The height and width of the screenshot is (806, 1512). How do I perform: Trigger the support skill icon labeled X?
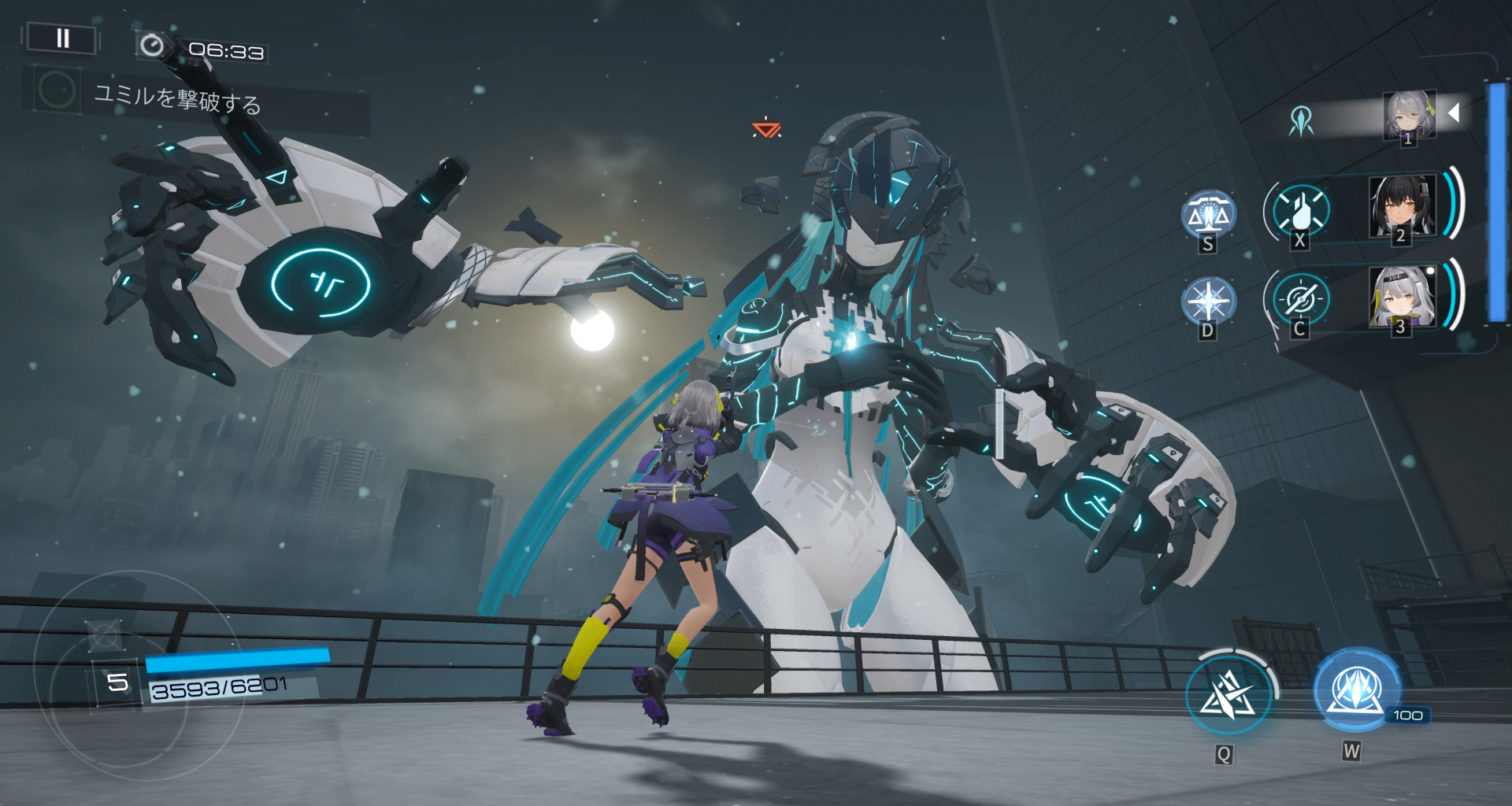coord(1301,209)
